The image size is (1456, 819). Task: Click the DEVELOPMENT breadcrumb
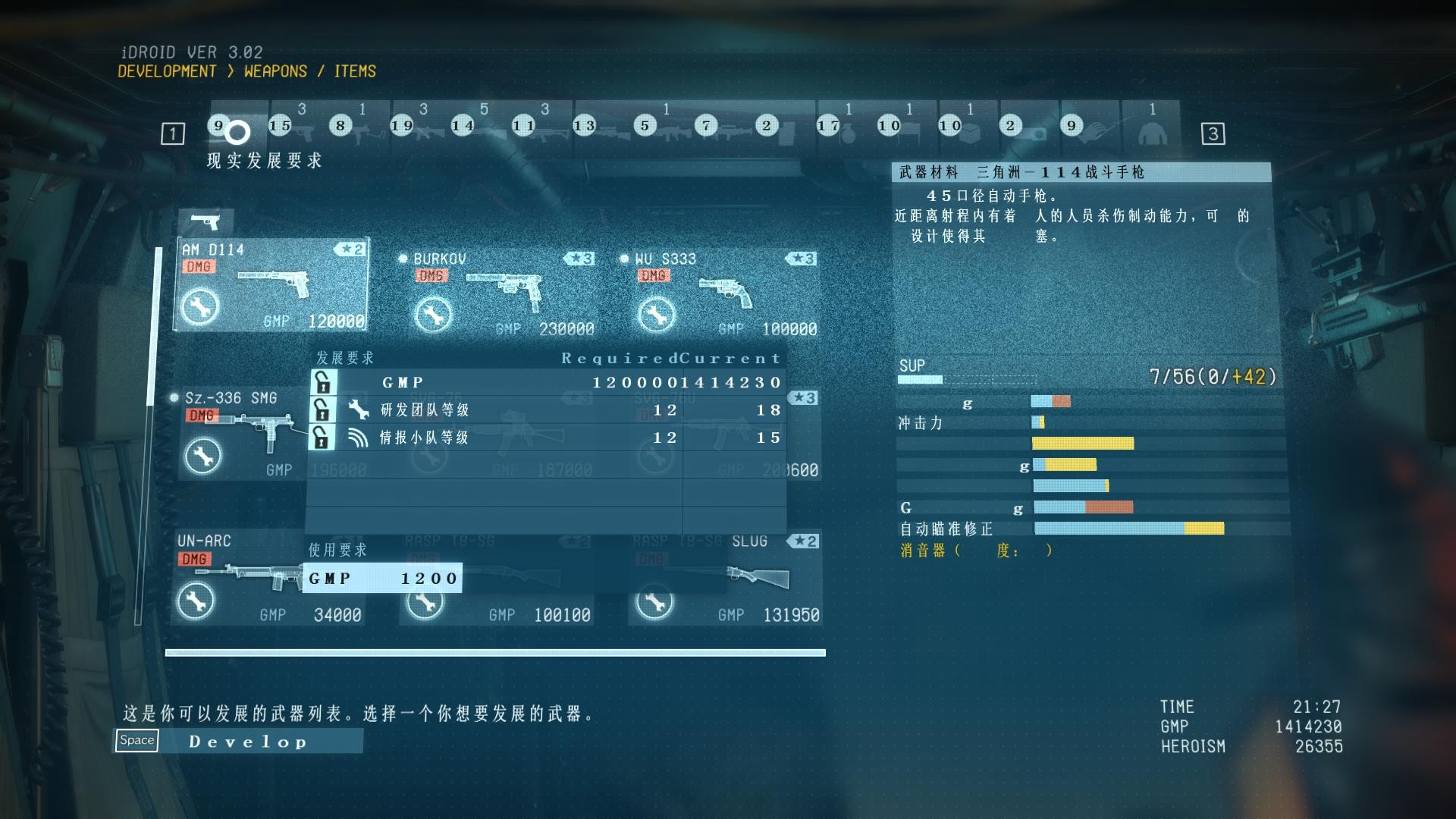[x=167, y=71]
